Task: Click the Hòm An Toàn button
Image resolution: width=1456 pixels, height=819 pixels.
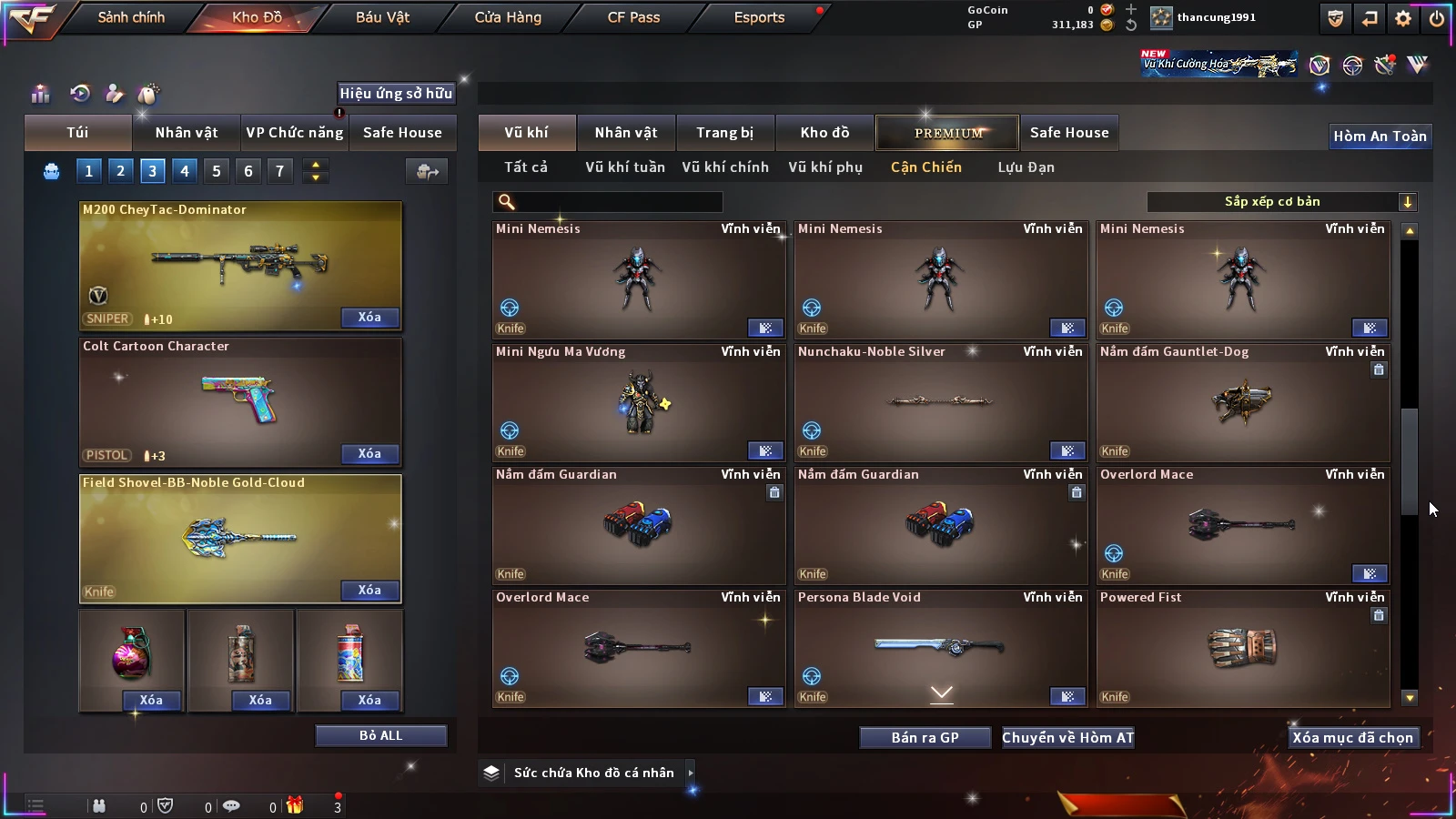Action: coord(1380,136)
